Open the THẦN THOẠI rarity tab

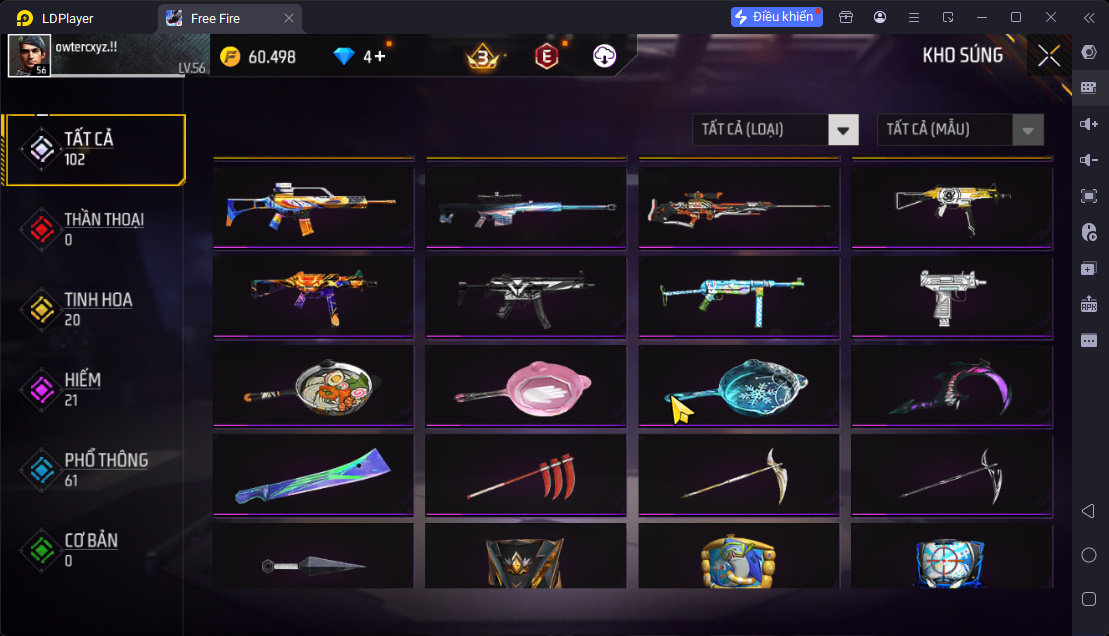pos(94,229)
